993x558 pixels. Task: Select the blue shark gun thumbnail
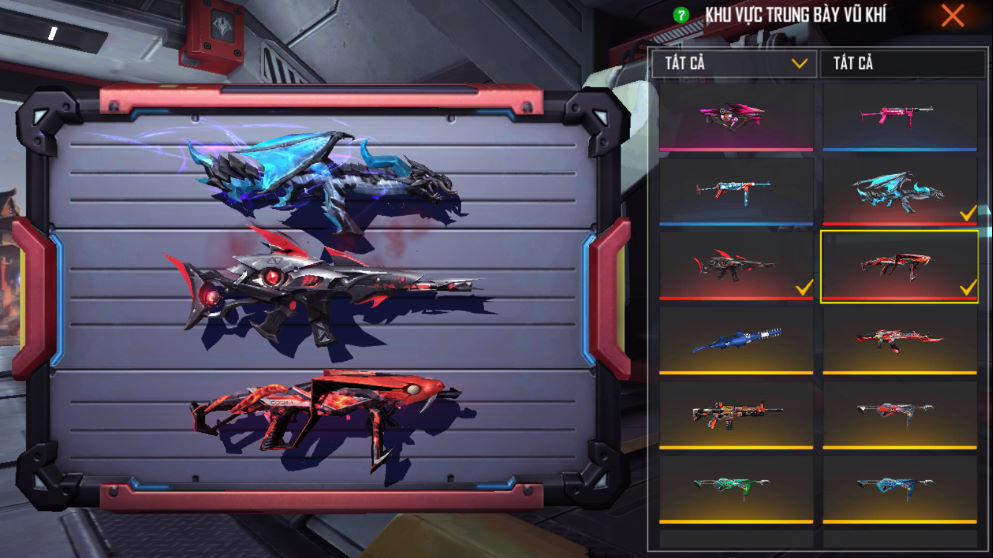(734, 340)
